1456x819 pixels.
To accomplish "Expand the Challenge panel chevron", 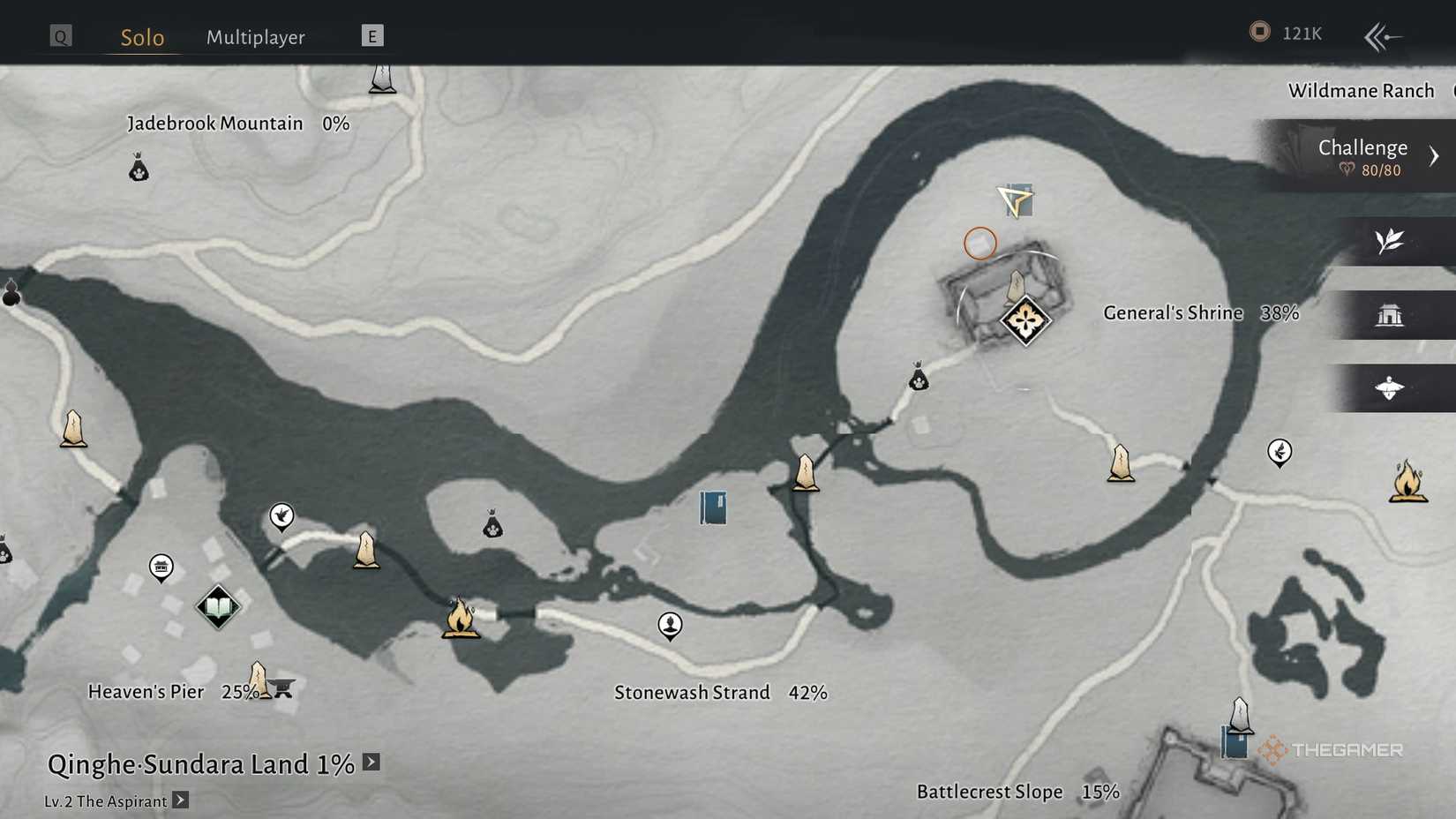I will [1435, 155].
